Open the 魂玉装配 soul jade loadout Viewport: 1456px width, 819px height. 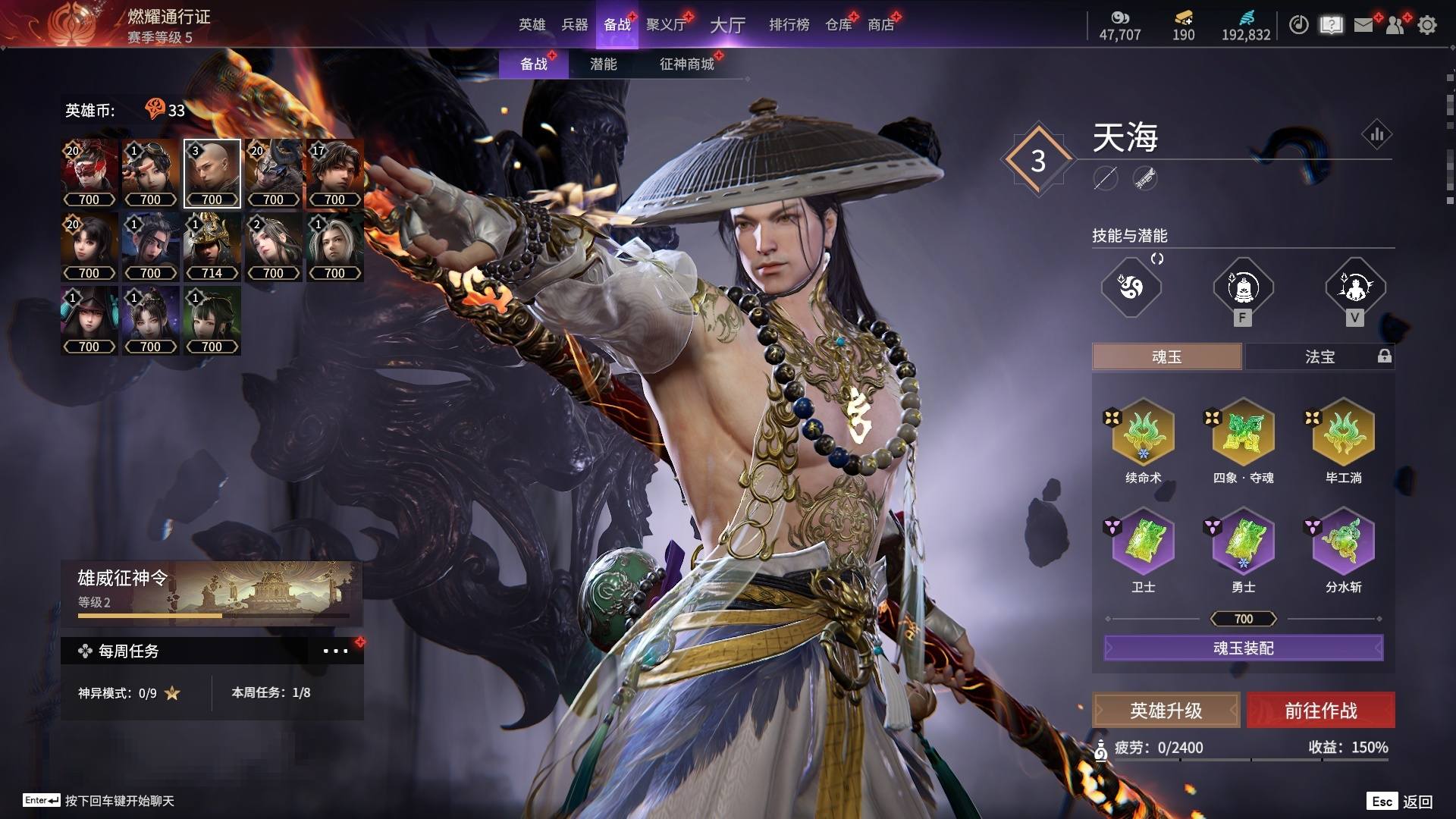coord(1243,648)
